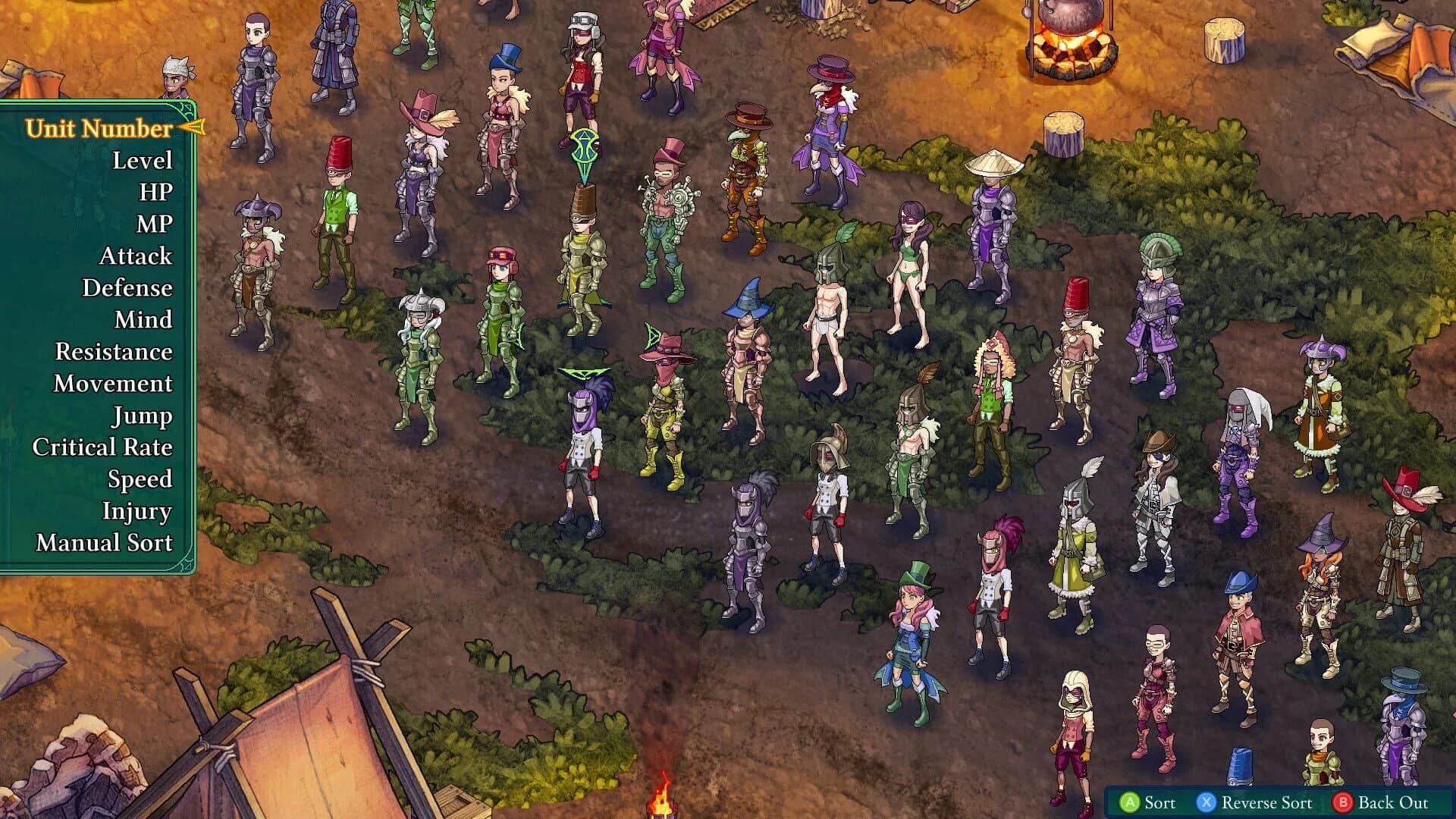The width and height of the screenshot is (1456, 819).
Task: Select Movement in the sort list
Action: coord(111,384)
